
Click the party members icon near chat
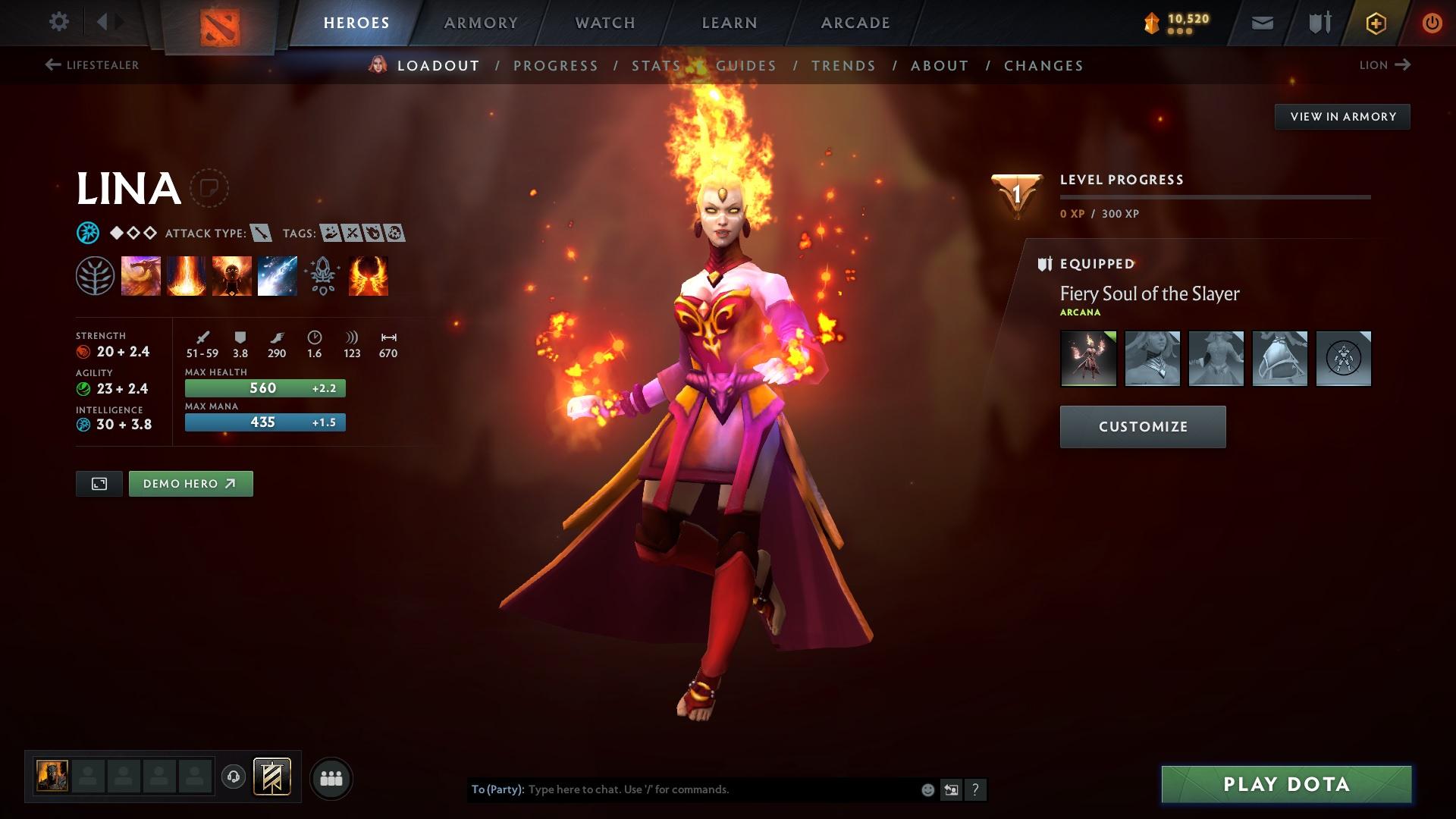click(x=331, y=777)
